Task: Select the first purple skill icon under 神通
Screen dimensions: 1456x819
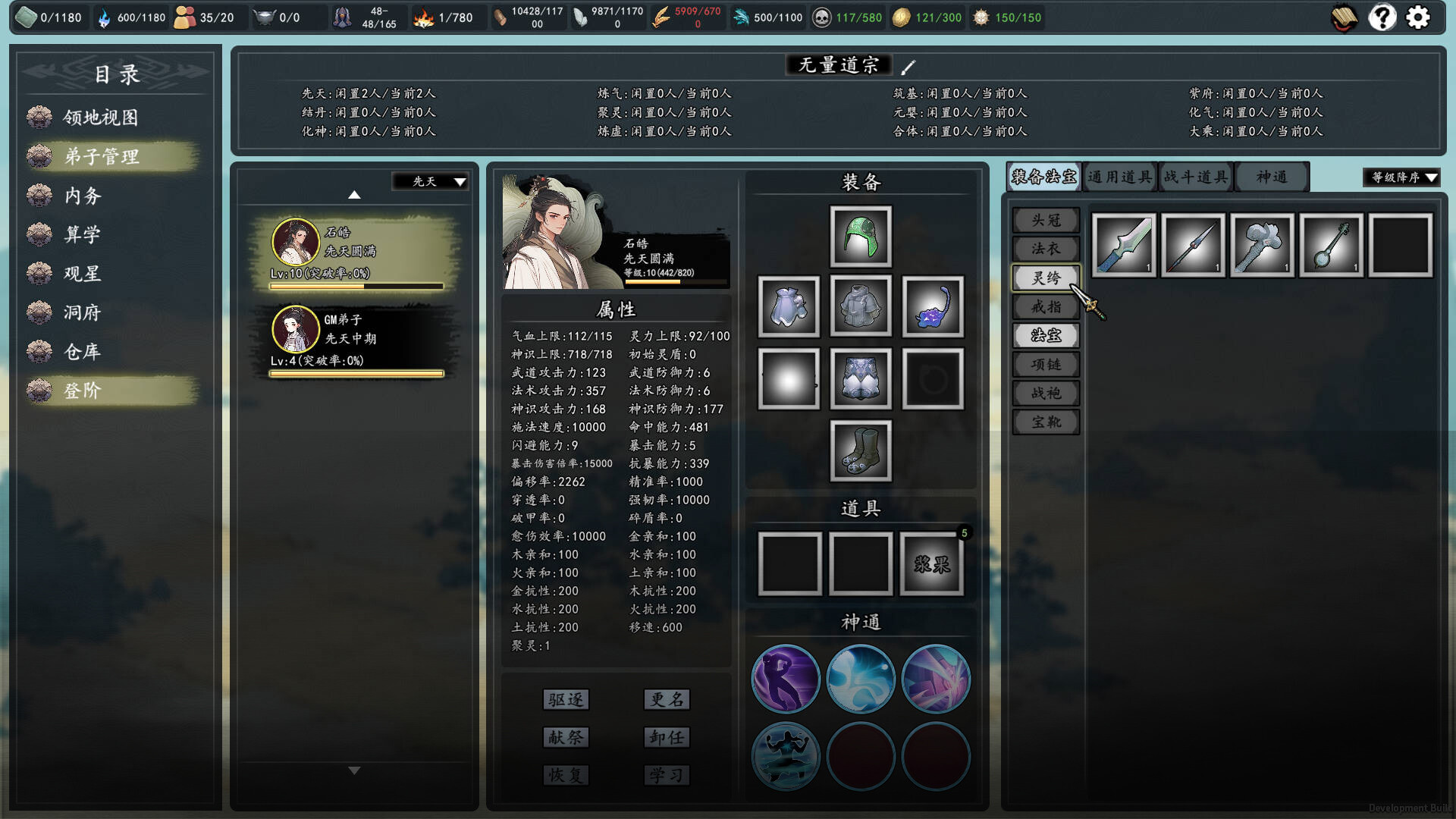Action: click(786, 679)
